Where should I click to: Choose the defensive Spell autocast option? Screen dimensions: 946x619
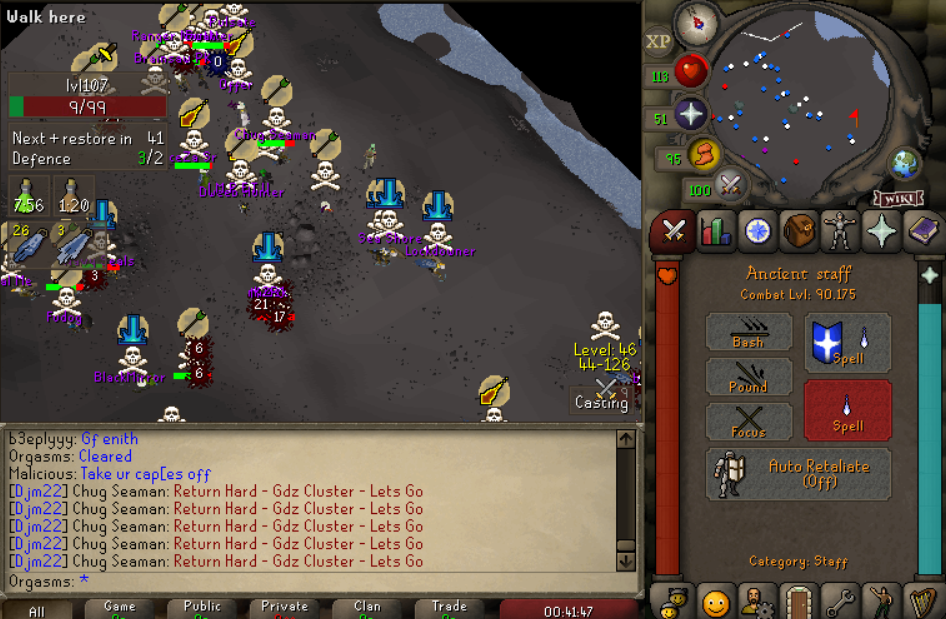pyautogui.click(x=847, y=342)
